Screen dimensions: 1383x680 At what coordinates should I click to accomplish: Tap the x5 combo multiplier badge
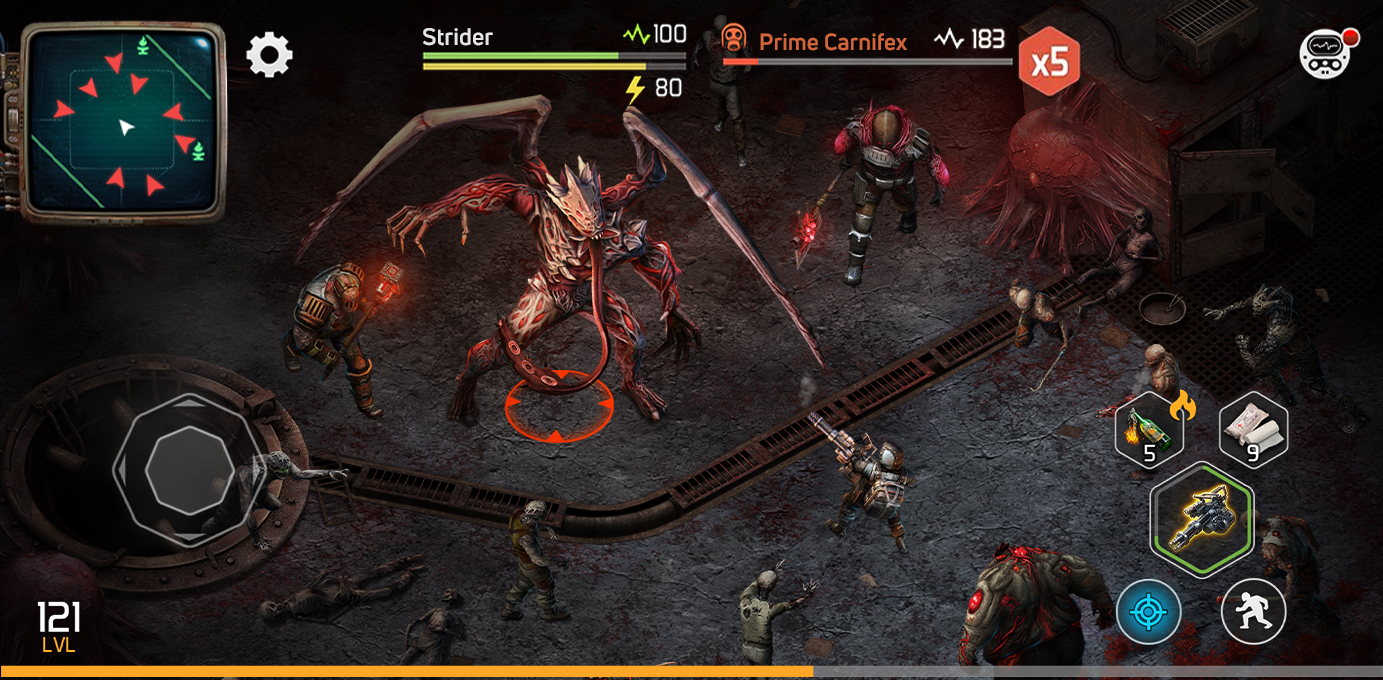pyautogui.click(x=1049, y=62)
